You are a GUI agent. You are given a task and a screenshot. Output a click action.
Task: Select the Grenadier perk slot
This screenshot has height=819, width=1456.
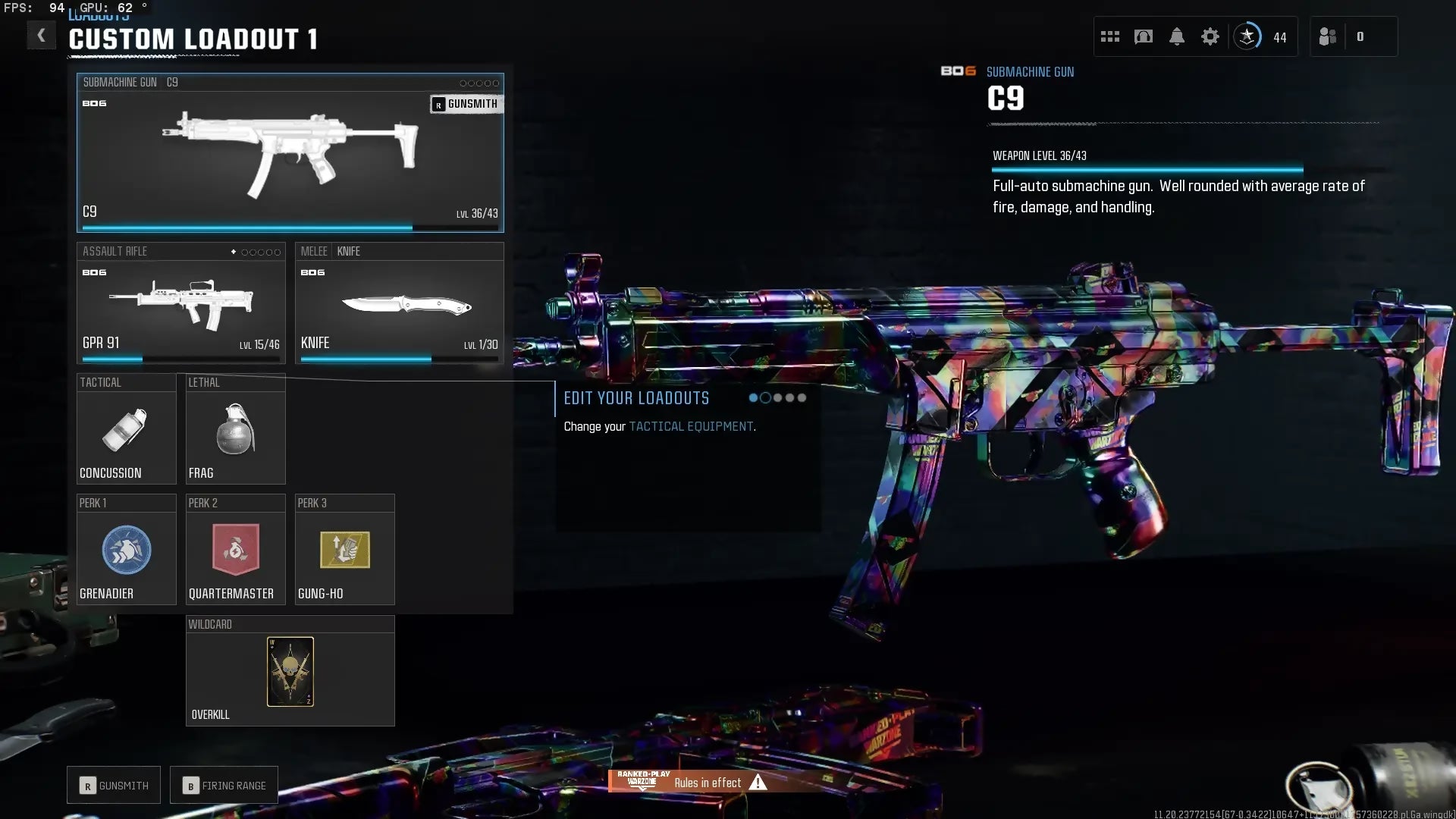pyautogui.click(x=126, y=550)
